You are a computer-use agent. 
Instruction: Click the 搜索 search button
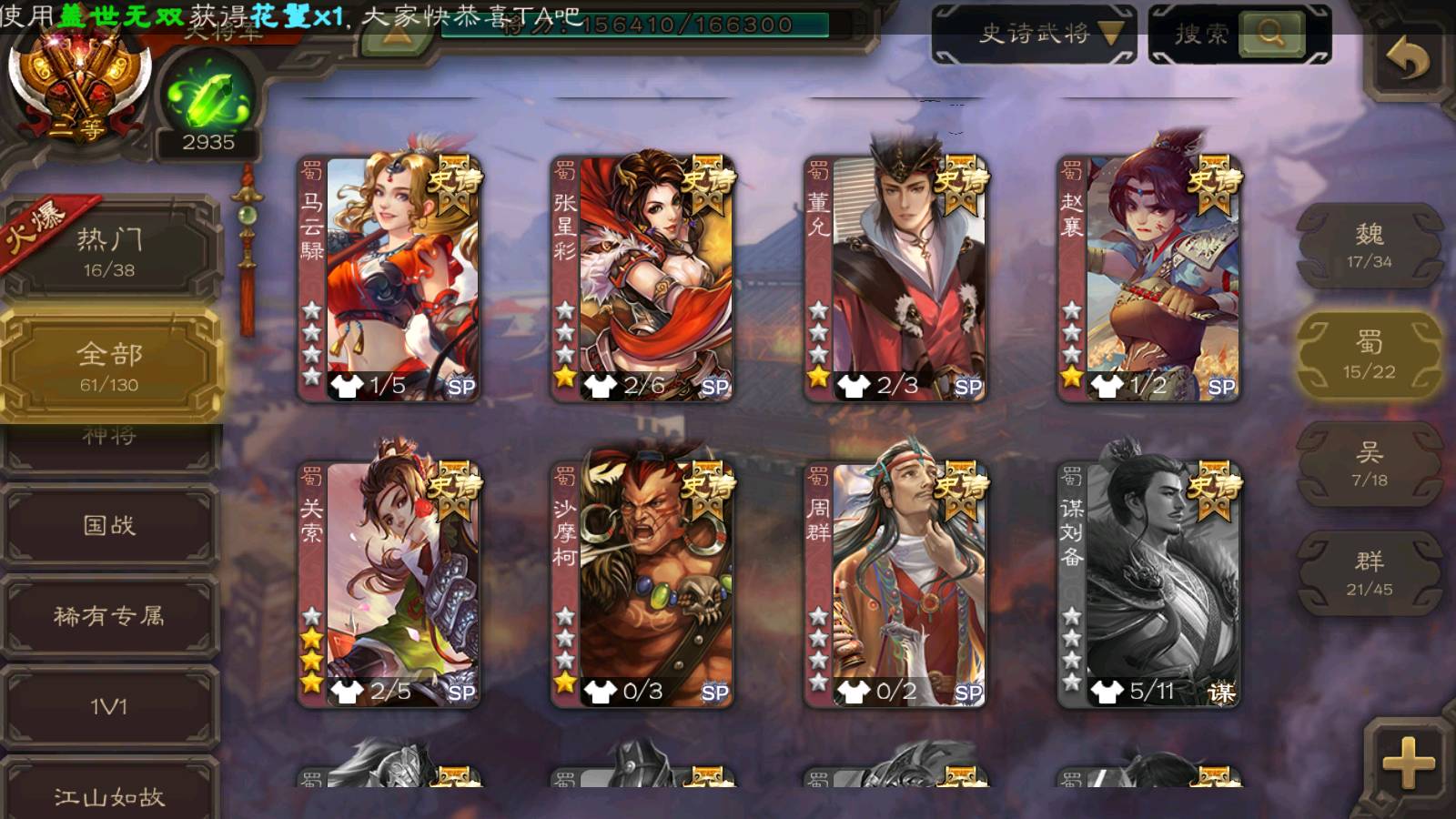click(x=1239, y=35)
